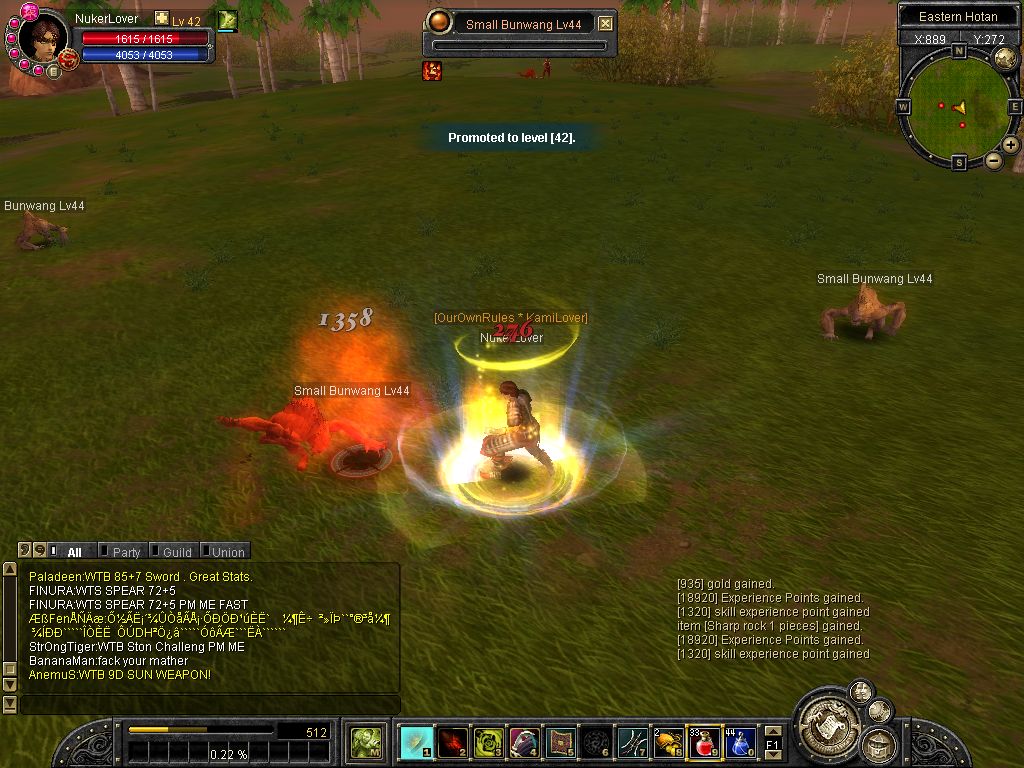Trigger the green swirl skill in slot 3
Screen dimensions: 1024x768
[x=488, y=742]
